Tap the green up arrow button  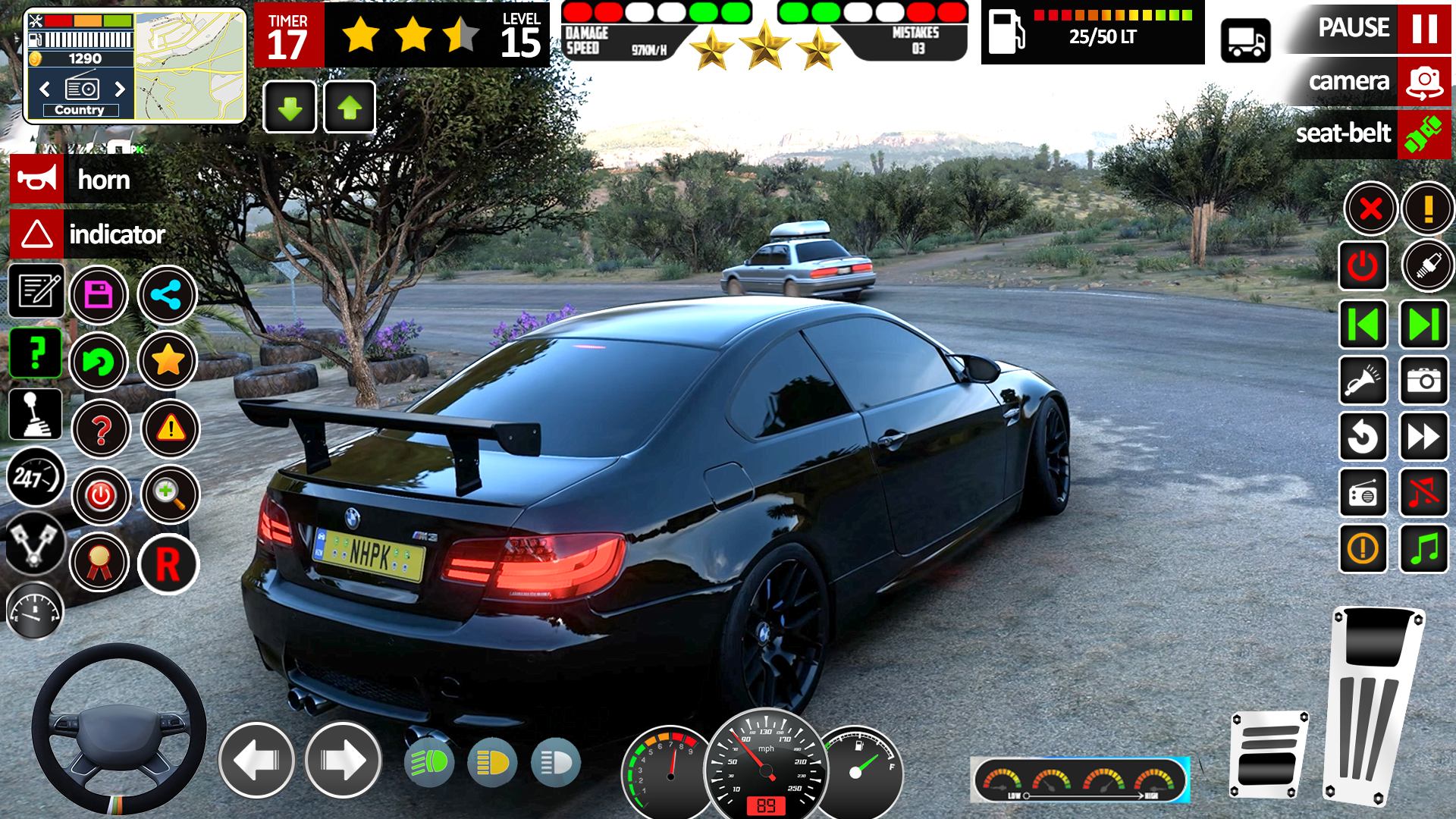350,108
